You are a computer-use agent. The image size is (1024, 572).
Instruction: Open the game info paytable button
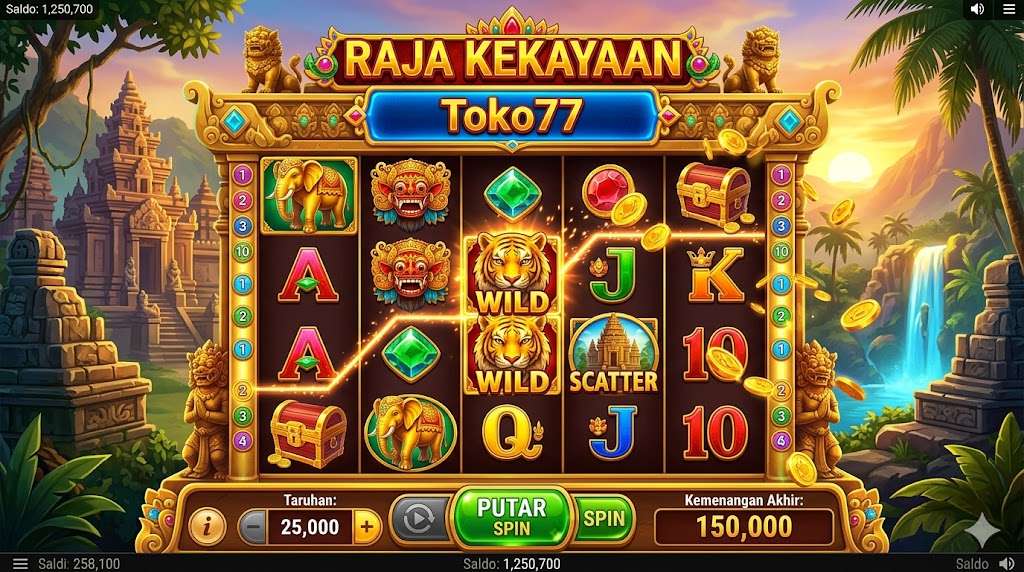pos(206,525)
